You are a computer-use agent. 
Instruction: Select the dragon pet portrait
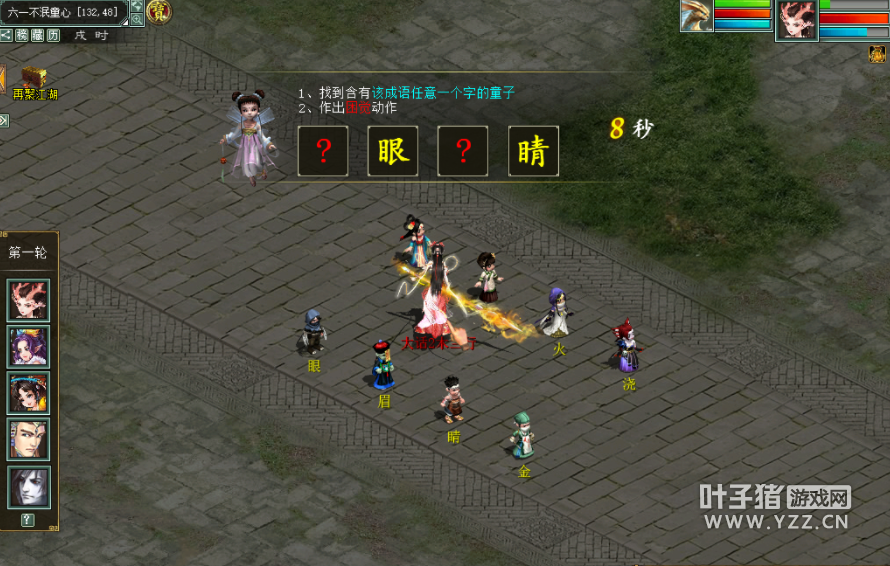pyautogui.click(x=697, y=16)
